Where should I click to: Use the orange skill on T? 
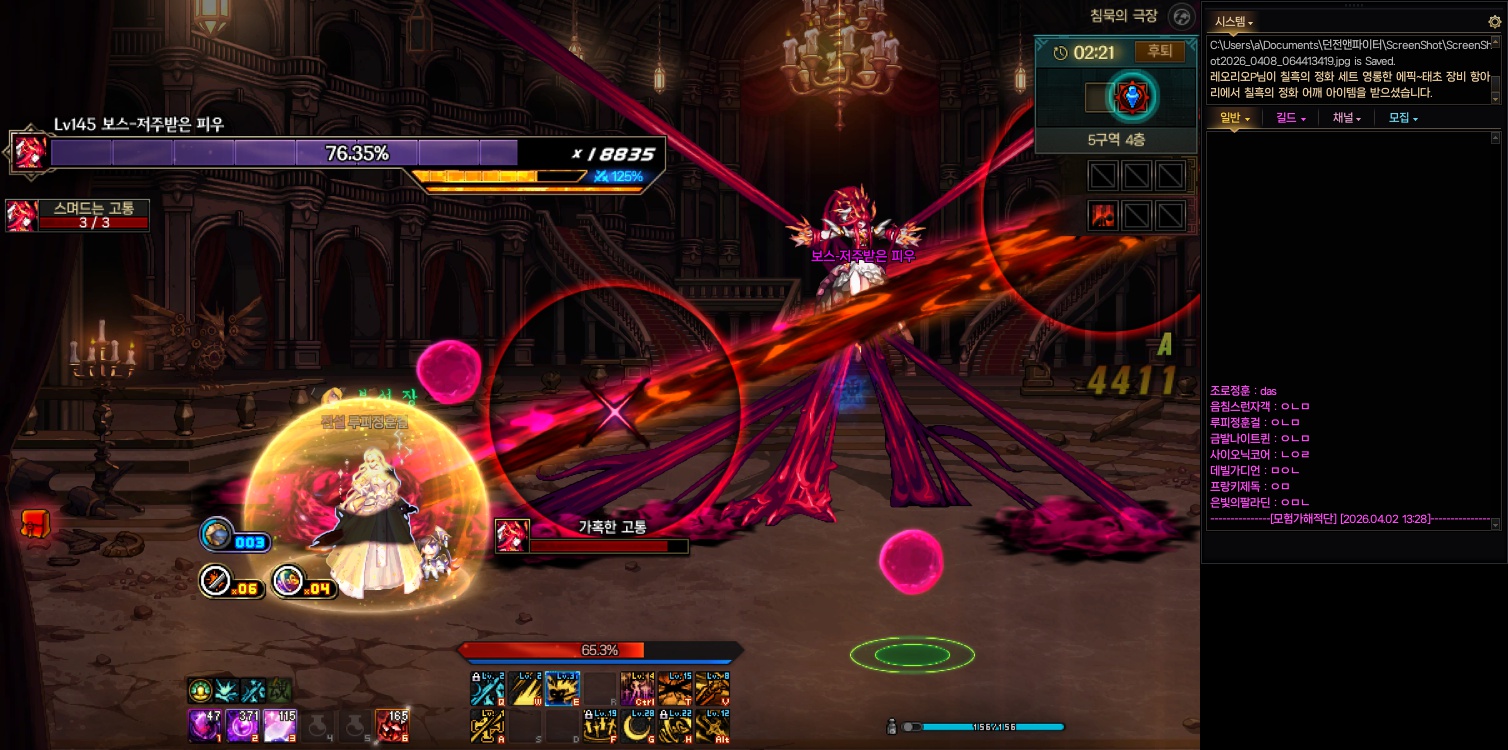tap(675, 689)
